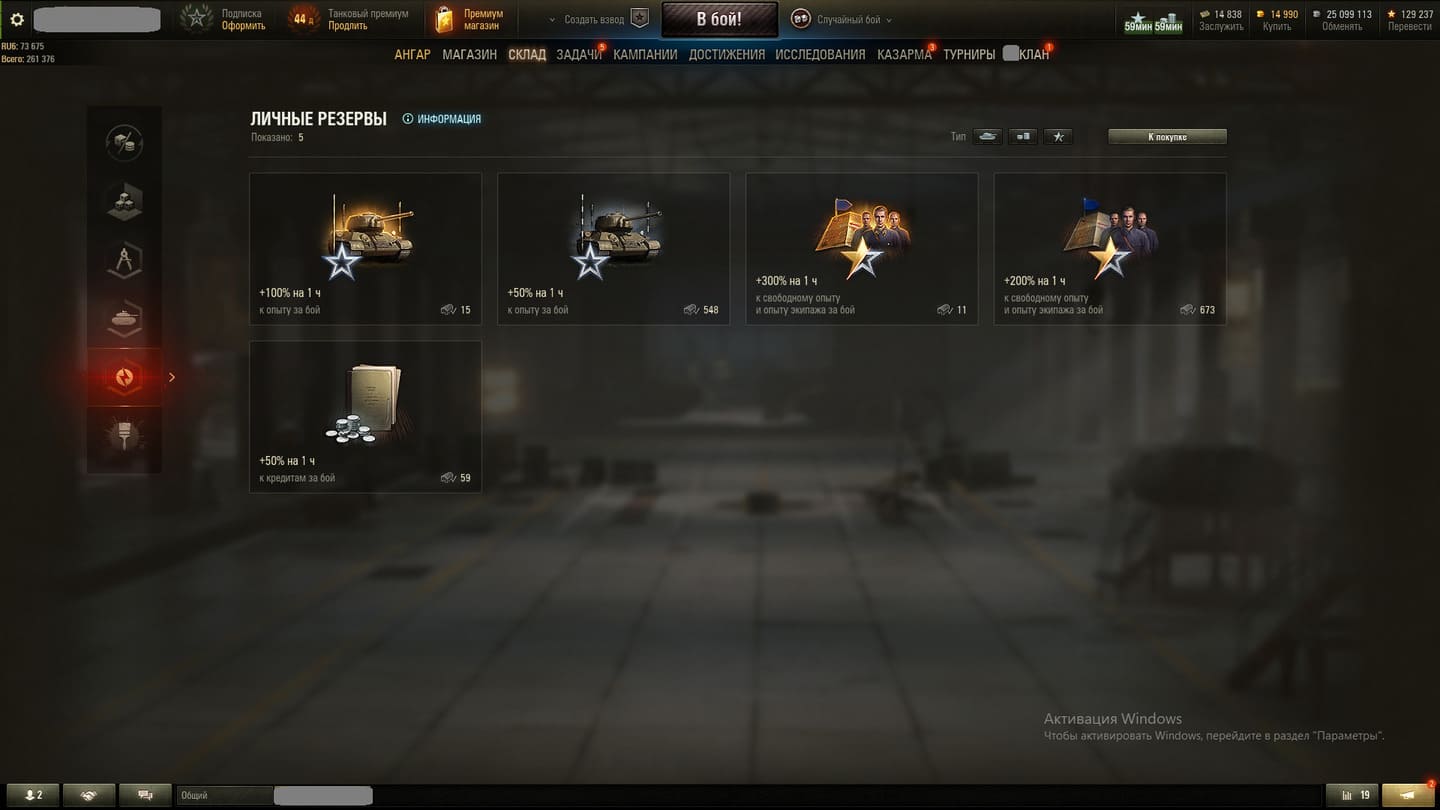Open the Исследования tab
The height and width of the screenshot is (810, 1440).
(820, 54)
